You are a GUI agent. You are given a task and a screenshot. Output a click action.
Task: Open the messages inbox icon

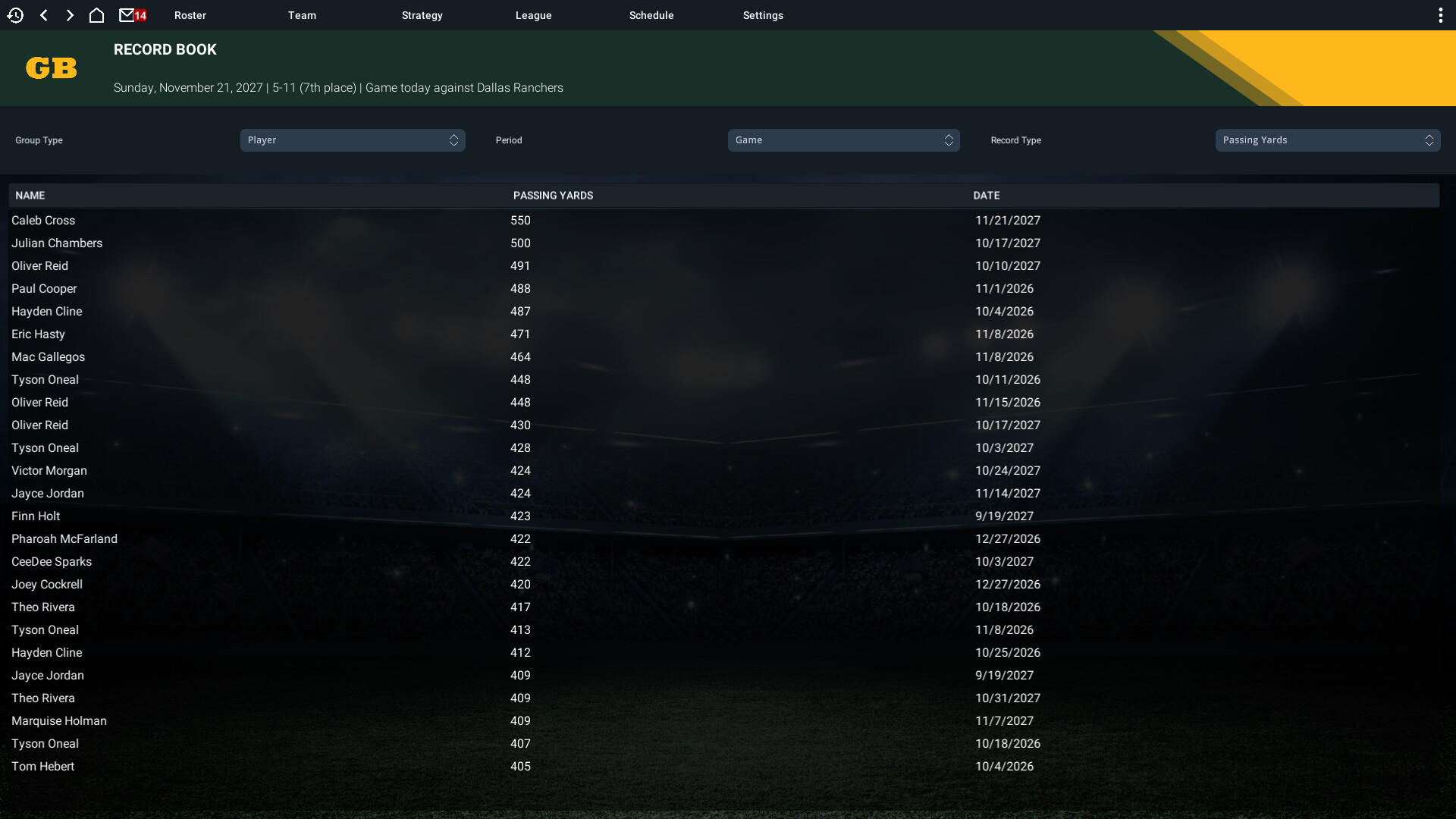pos(129,14)
